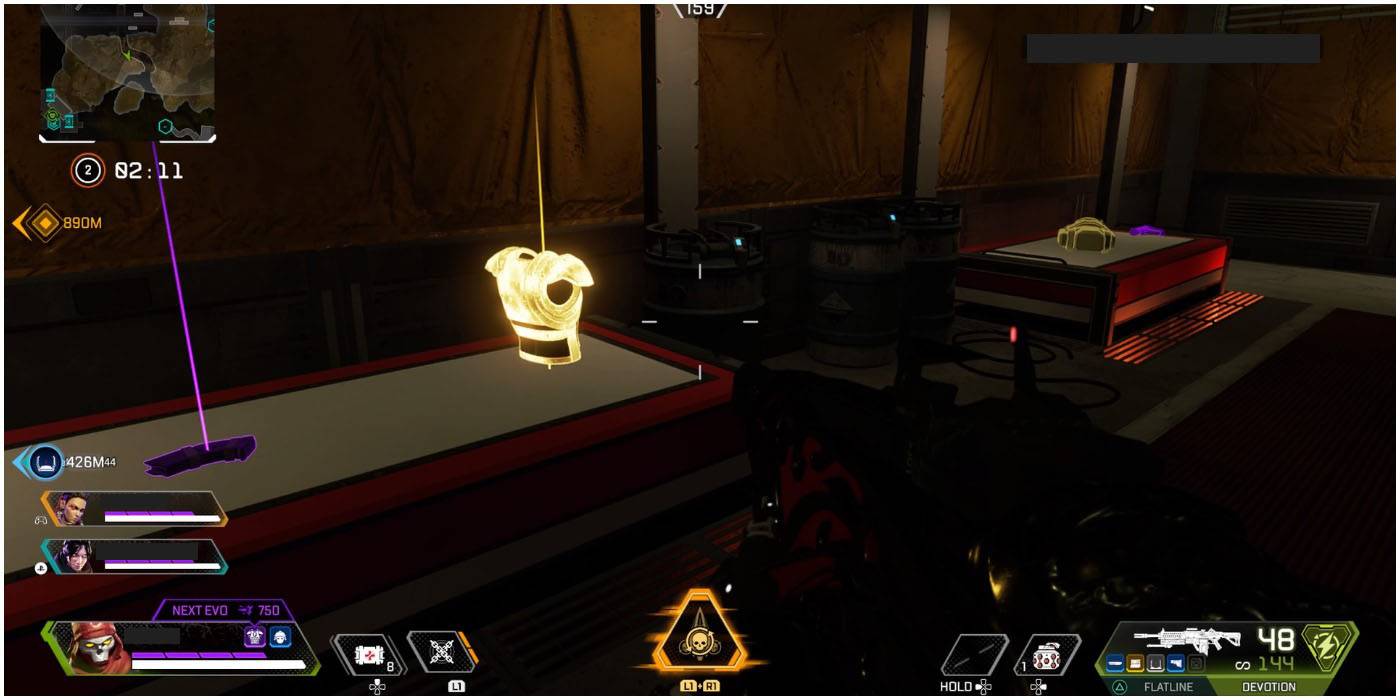Screen dimensions: 1400x700
Task: Click the NEXT EVO 750 tracker
Action: pos(225,610)
